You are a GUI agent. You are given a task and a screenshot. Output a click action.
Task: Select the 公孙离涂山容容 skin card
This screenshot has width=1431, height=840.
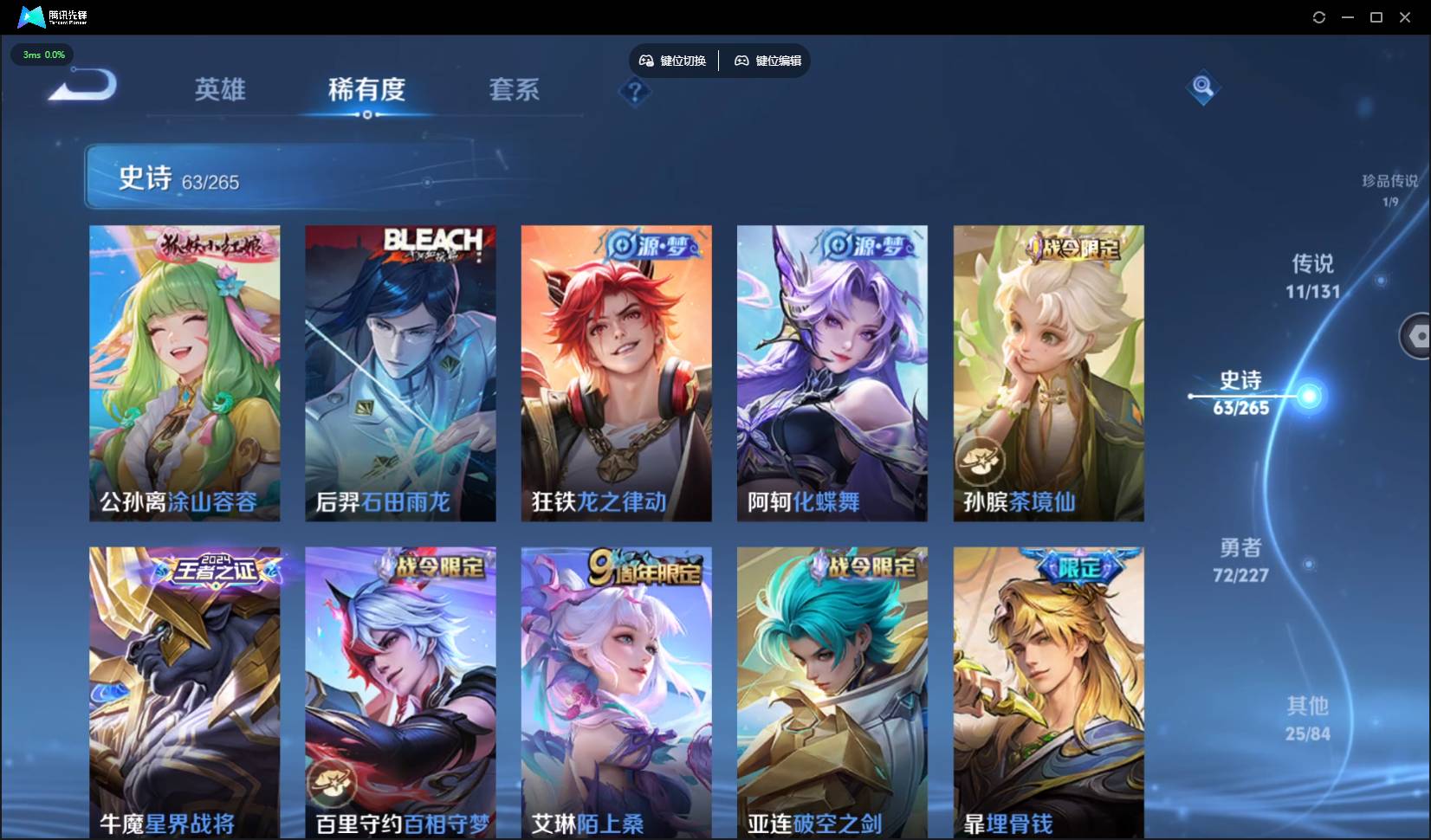[183, 373]
